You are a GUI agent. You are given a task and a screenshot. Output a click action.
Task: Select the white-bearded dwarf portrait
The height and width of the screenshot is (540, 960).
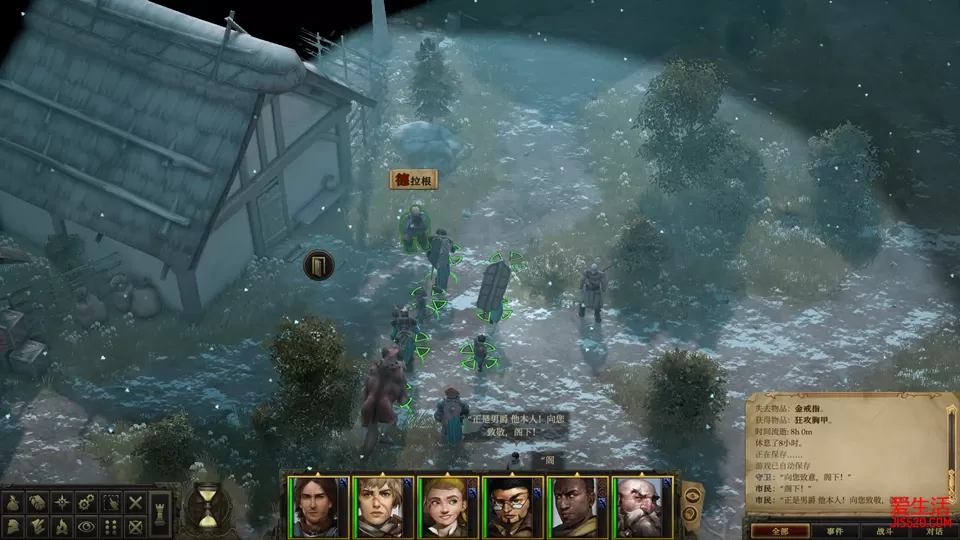click(x=638, y=506)
